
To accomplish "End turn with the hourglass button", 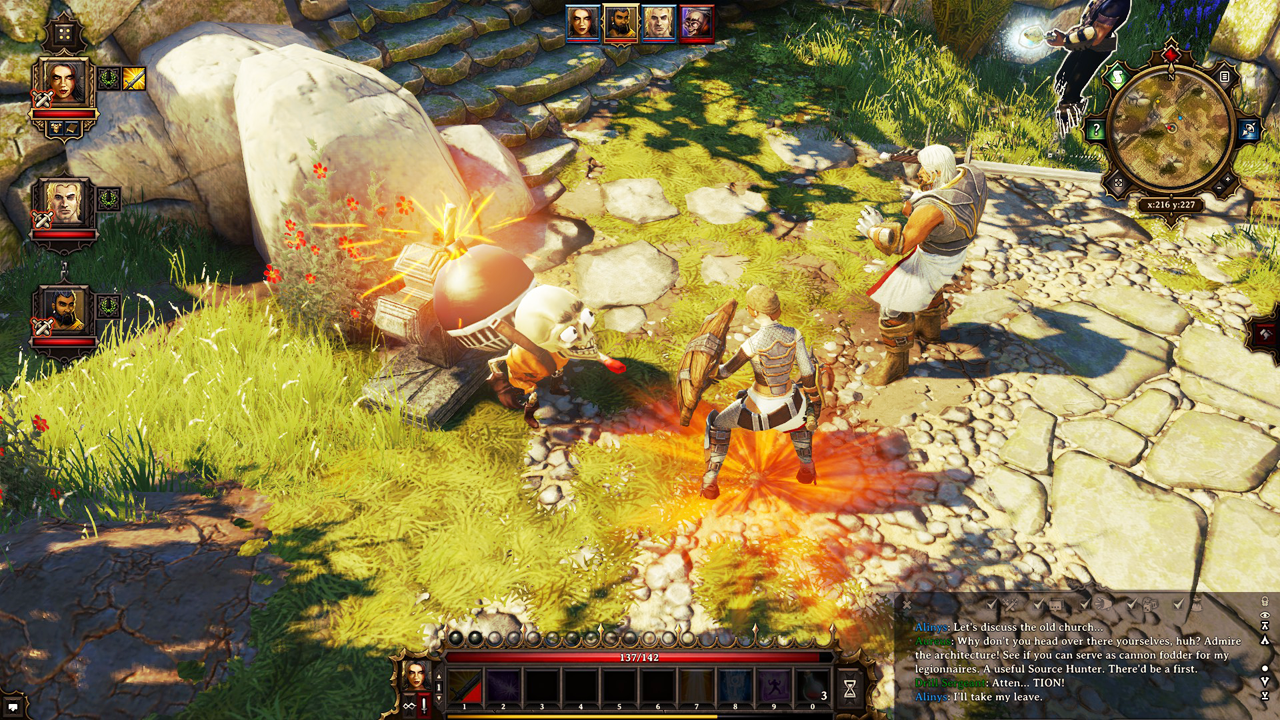I will pos(850,688).
